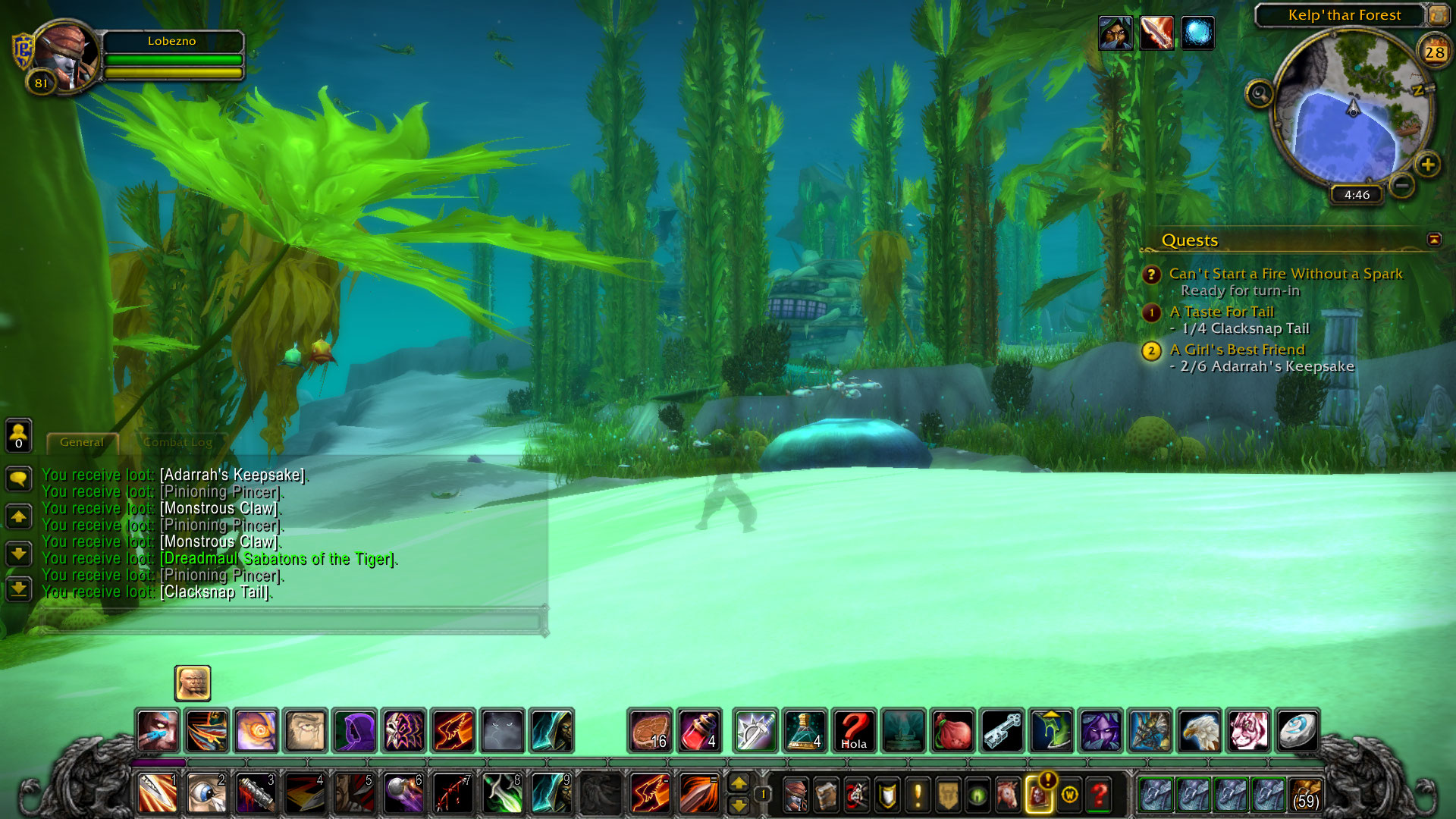
Task: Click the Hola macro question mark icon
Action: [854, 731]
